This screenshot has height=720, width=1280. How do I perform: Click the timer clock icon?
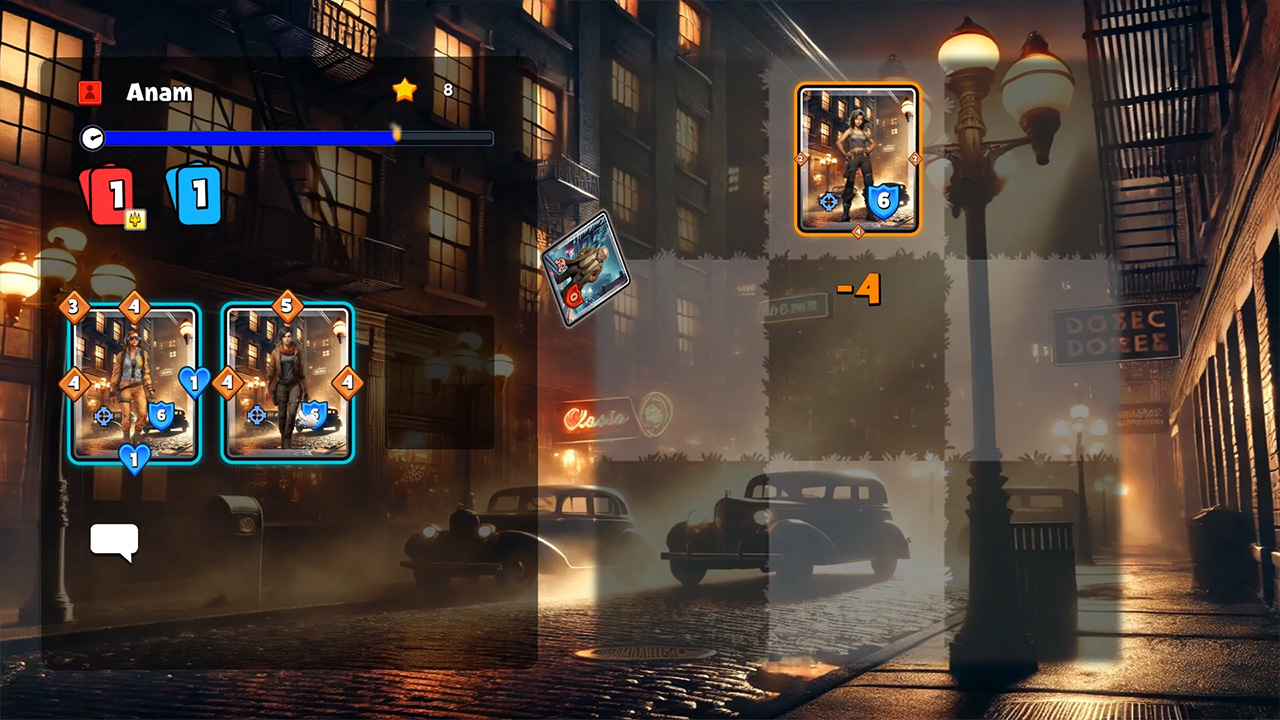coord(92,138)
